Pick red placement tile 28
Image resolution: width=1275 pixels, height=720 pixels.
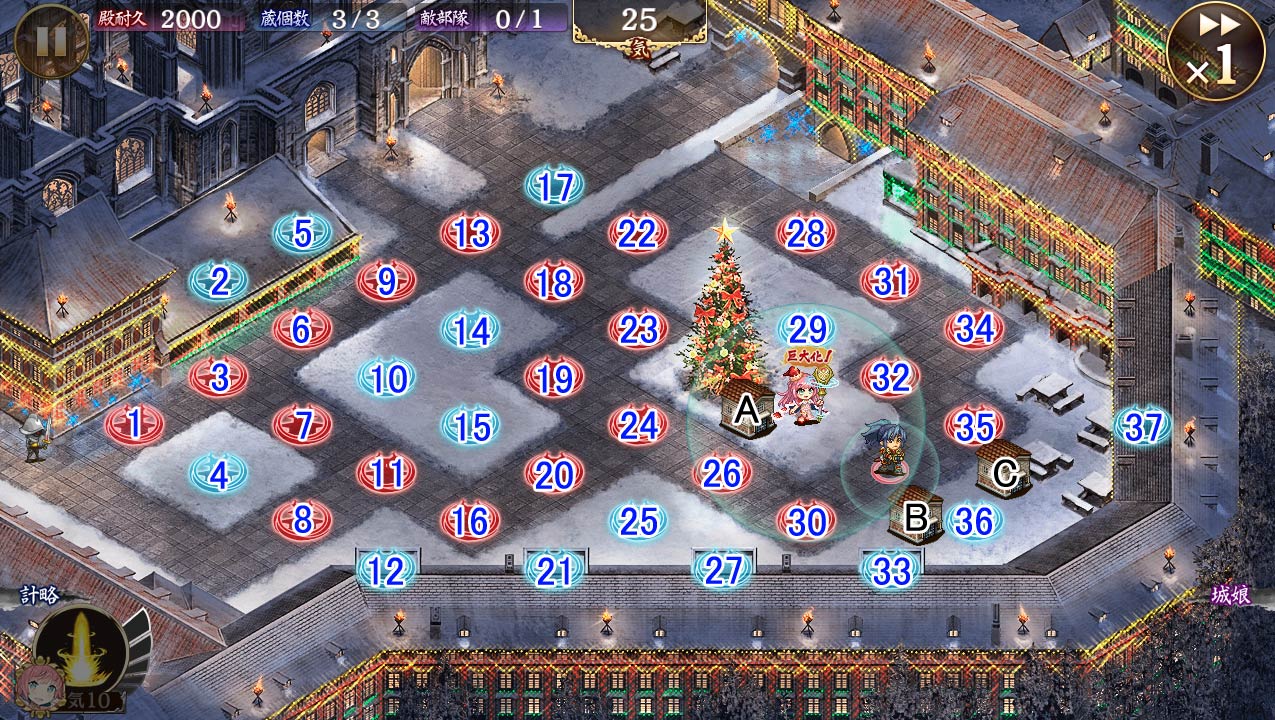[806, 234]
